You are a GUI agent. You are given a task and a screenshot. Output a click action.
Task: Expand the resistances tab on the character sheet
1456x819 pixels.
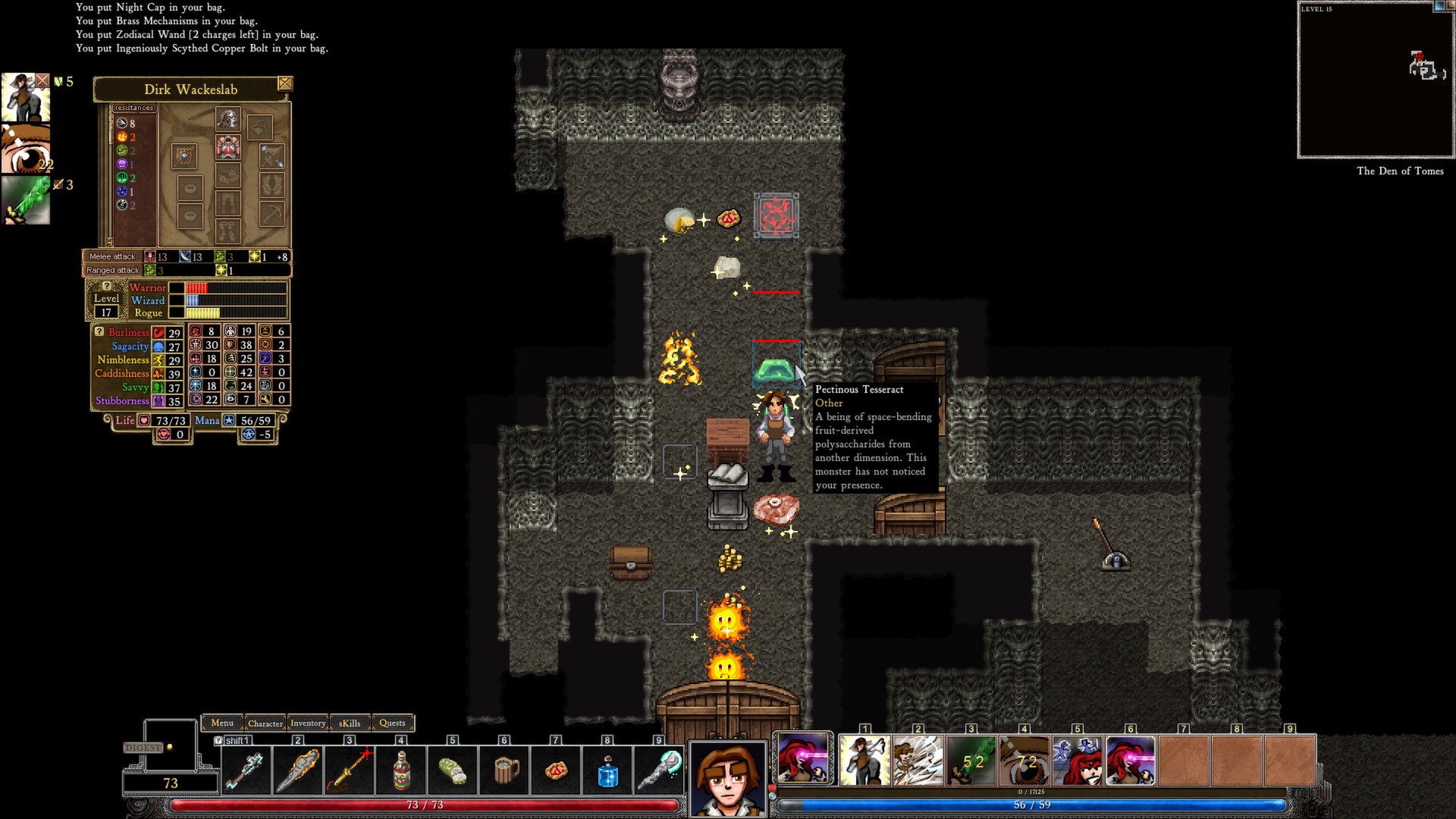pyautogui.click(x=135, y=108)
